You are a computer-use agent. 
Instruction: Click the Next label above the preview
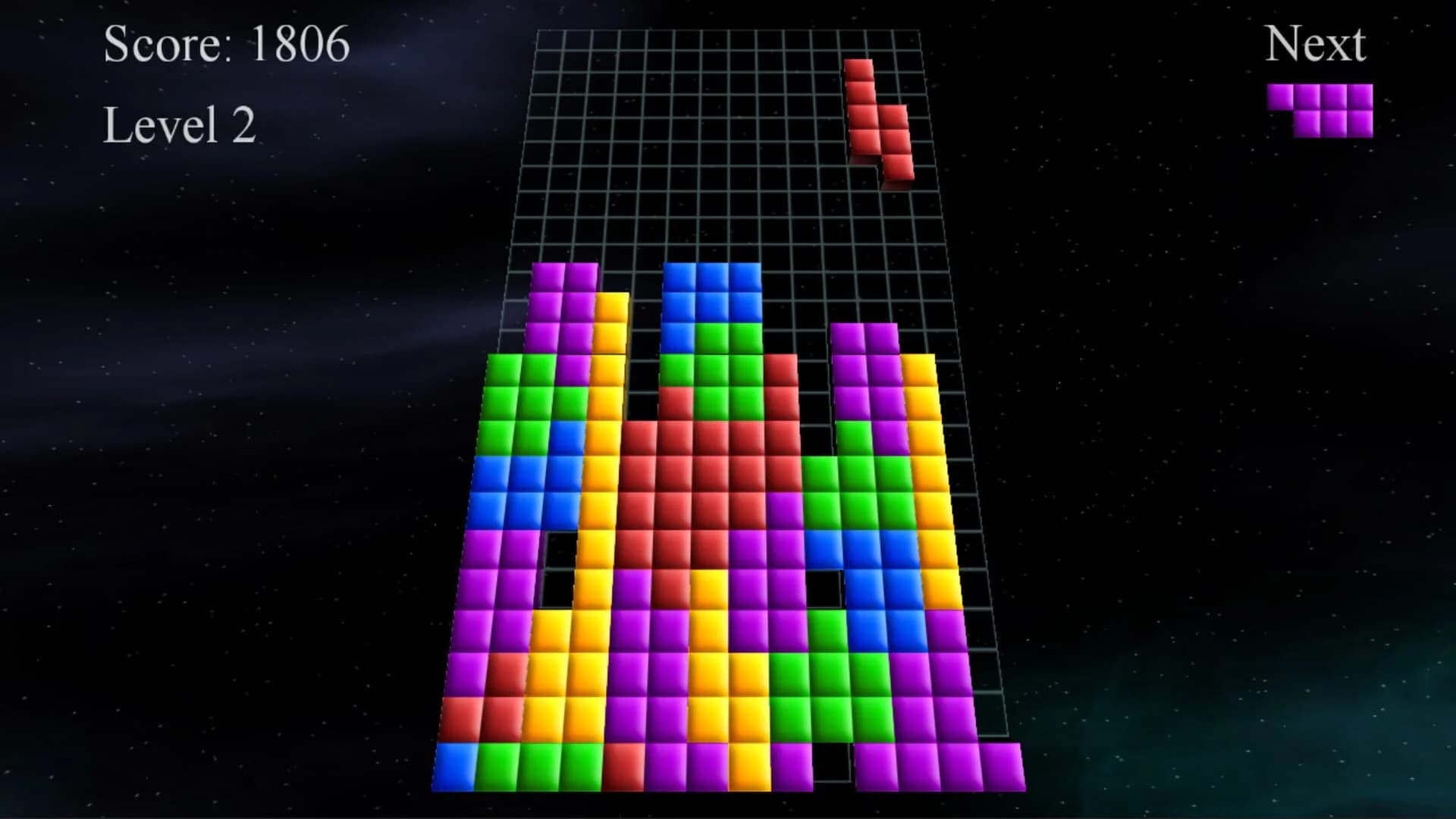click(x=1316, y=43)
